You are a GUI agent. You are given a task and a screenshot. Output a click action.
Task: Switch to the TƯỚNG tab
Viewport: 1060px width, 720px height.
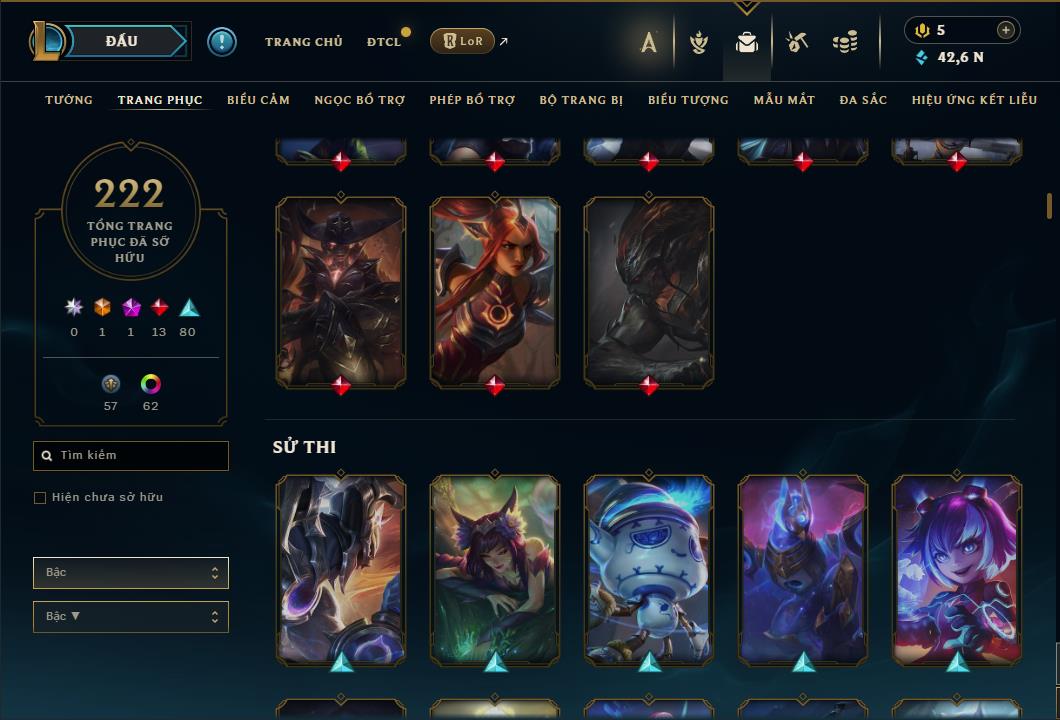[69, 100]
